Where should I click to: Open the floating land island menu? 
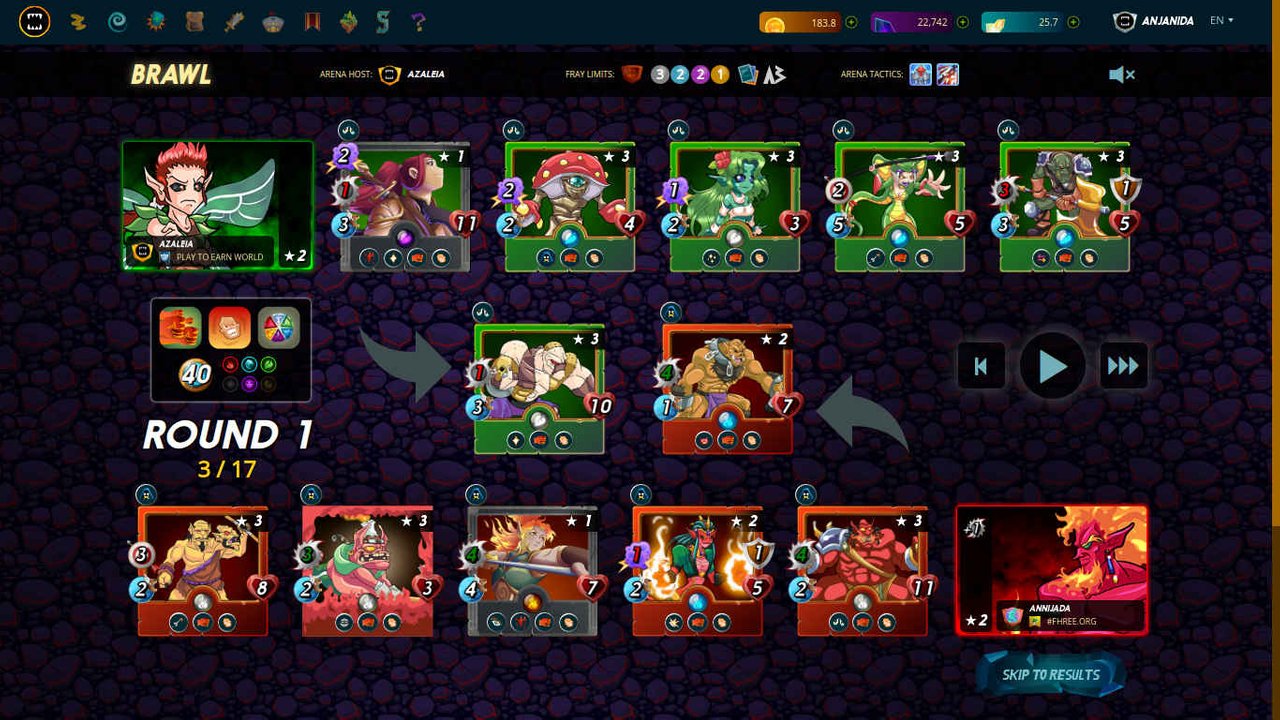point(348,22)
